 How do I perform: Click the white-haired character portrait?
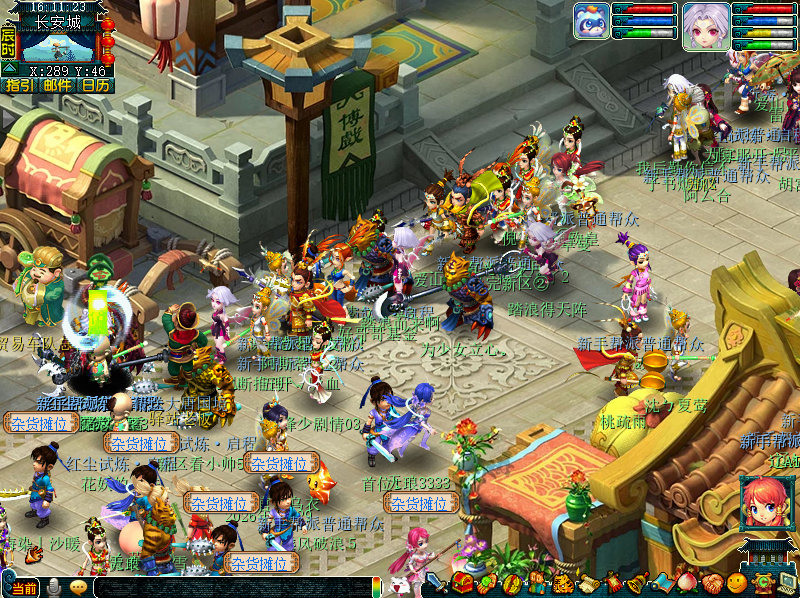tap(706, 24)
